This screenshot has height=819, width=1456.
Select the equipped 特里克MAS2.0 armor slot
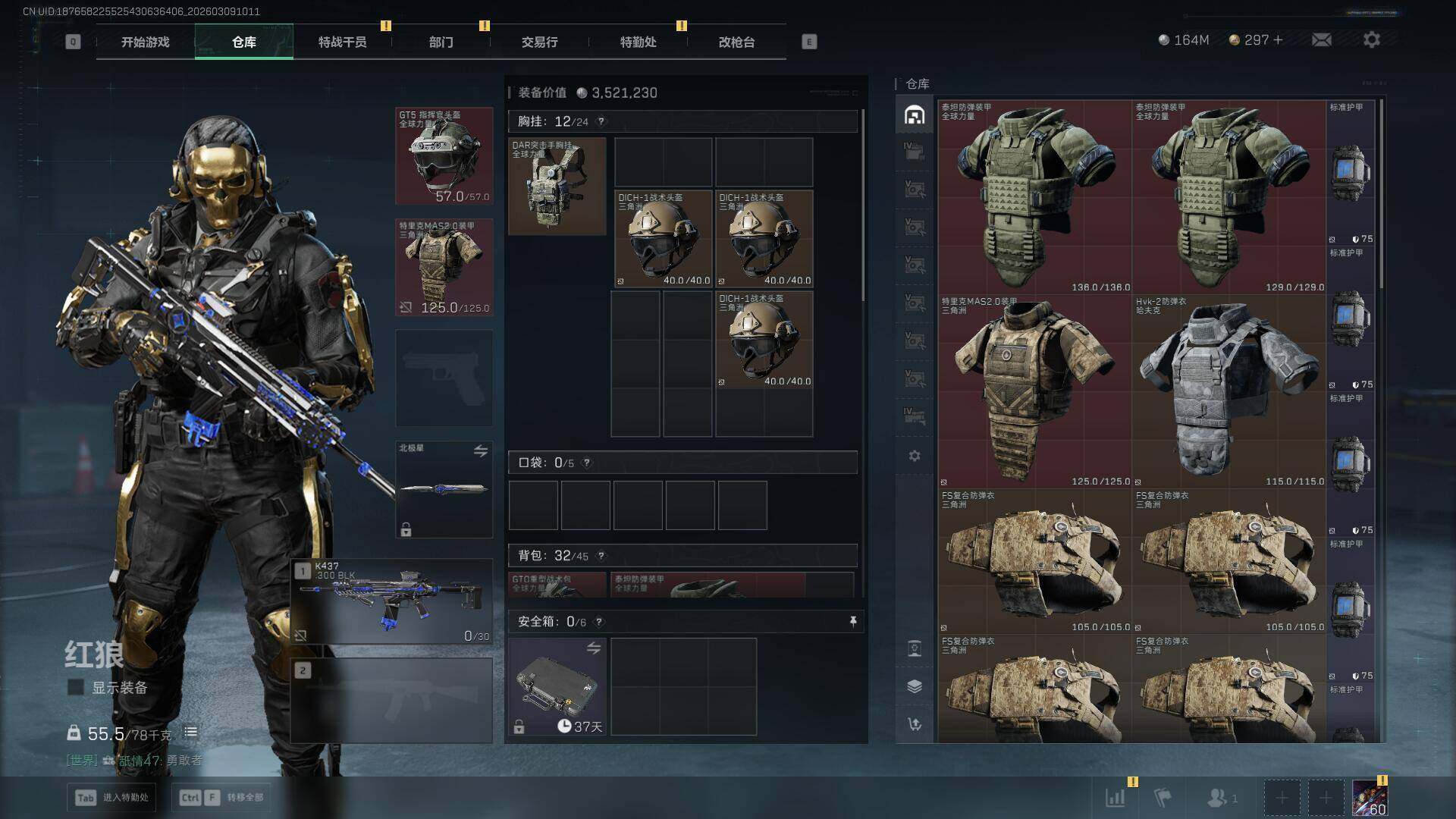444,267
